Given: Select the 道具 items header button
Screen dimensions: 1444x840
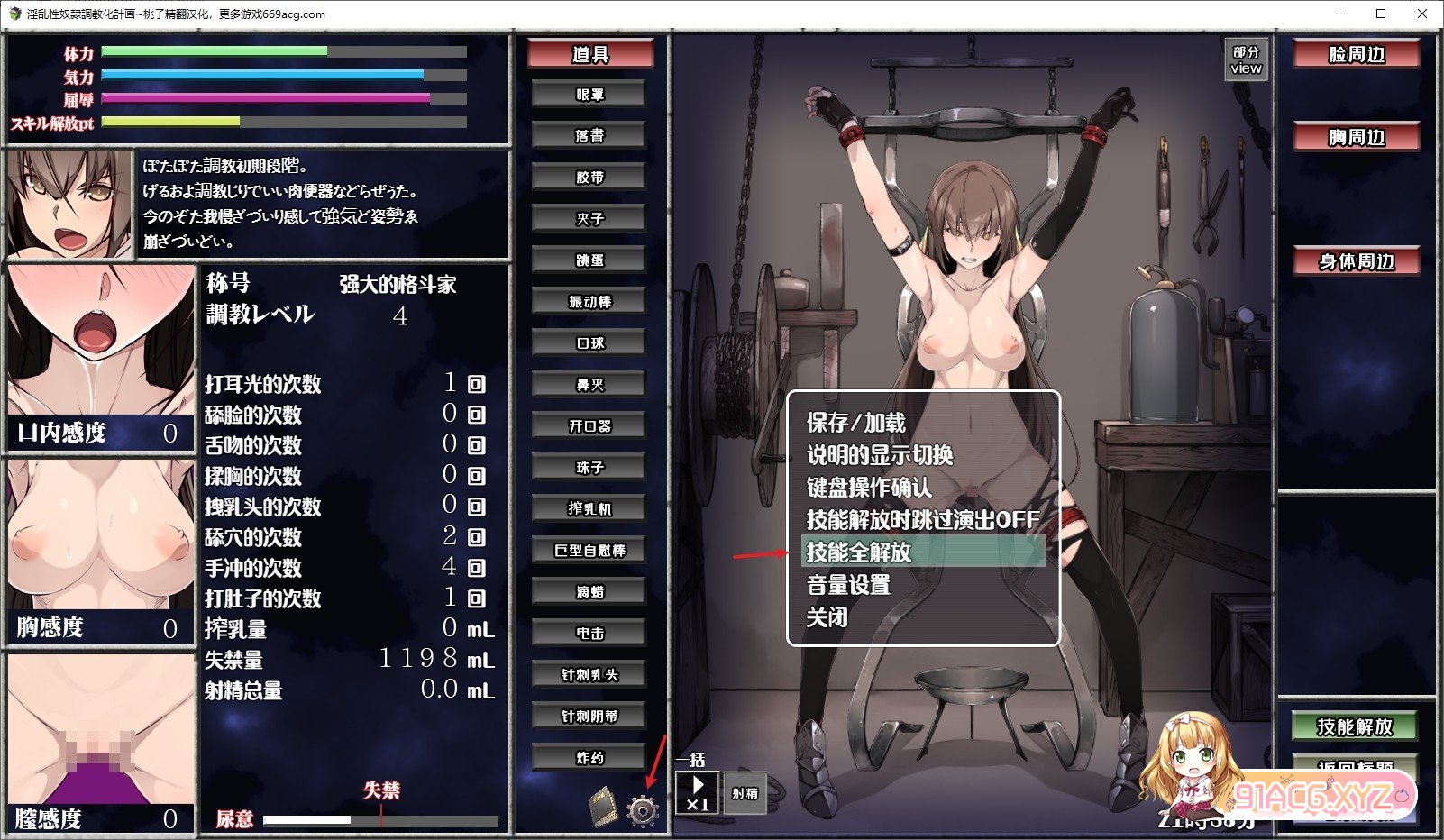Looking at the screenshot, I should [590, 55].
